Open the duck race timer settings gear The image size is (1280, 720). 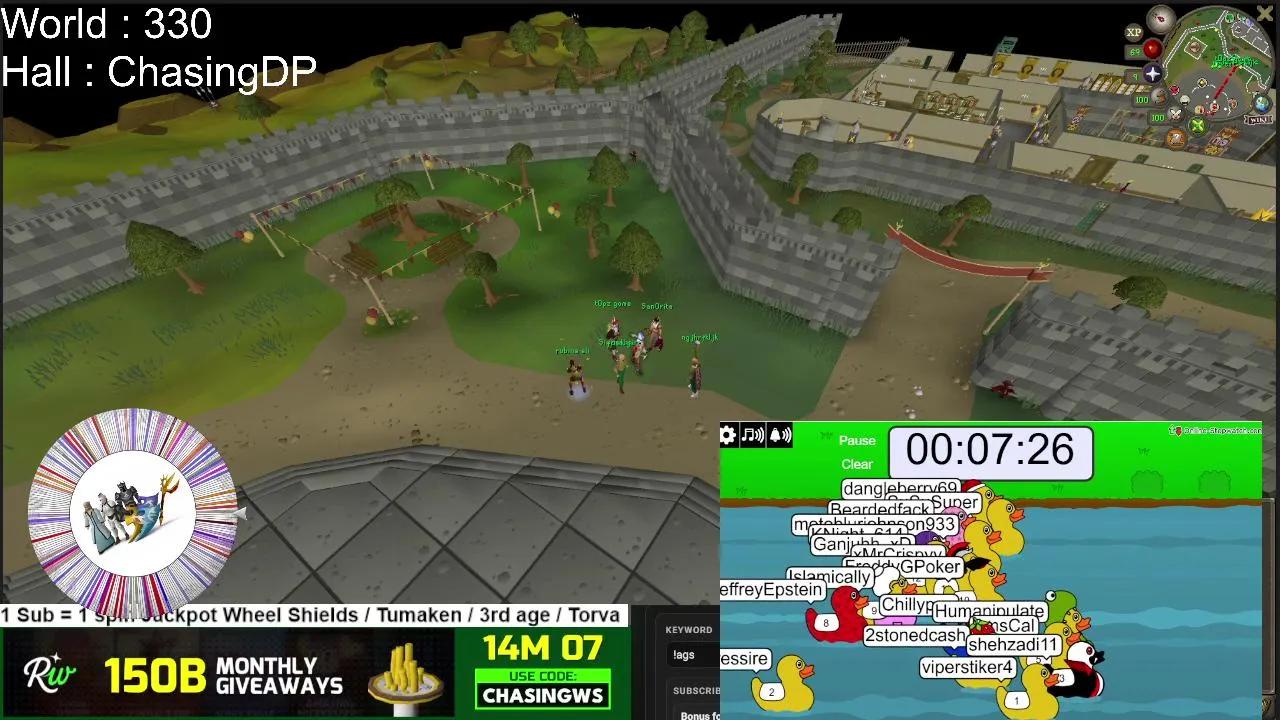(727, 434)
